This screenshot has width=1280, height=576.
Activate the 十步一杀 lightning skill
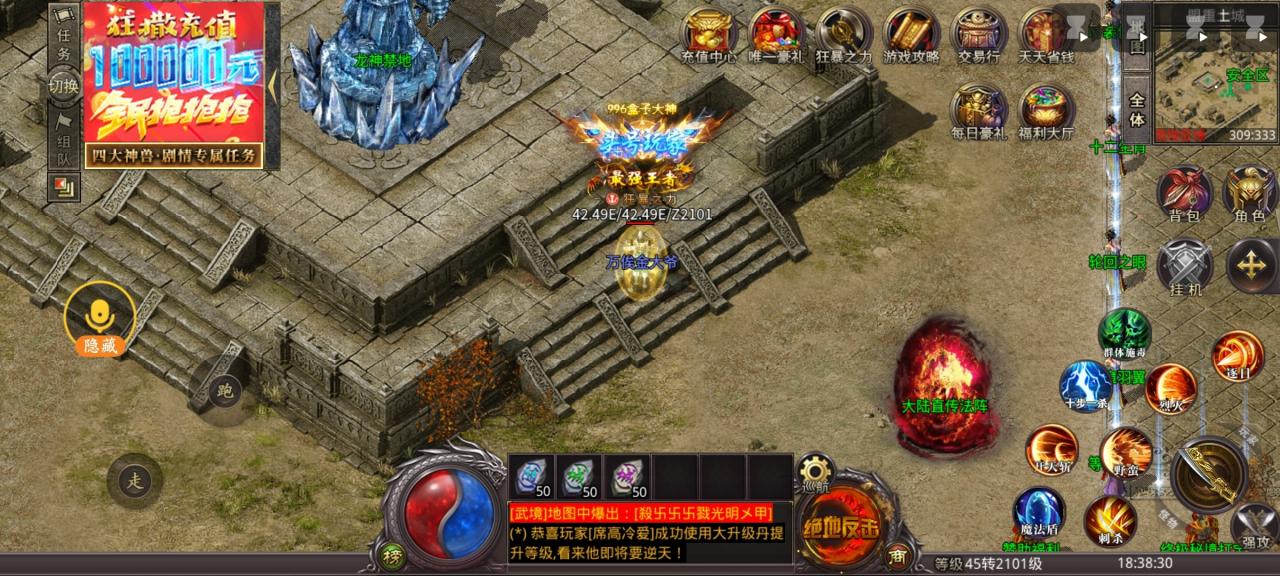tap(1085, 384)
